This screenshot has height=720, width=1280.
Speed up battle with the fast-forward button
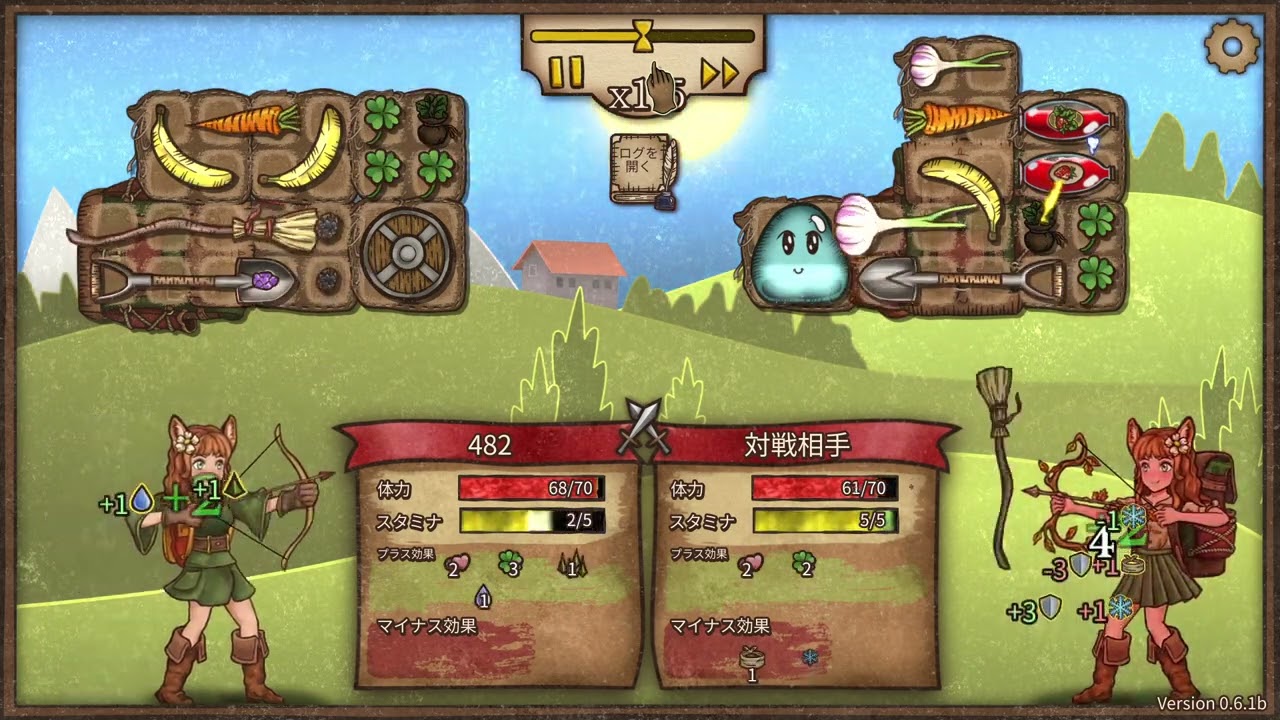click(718, 72)
